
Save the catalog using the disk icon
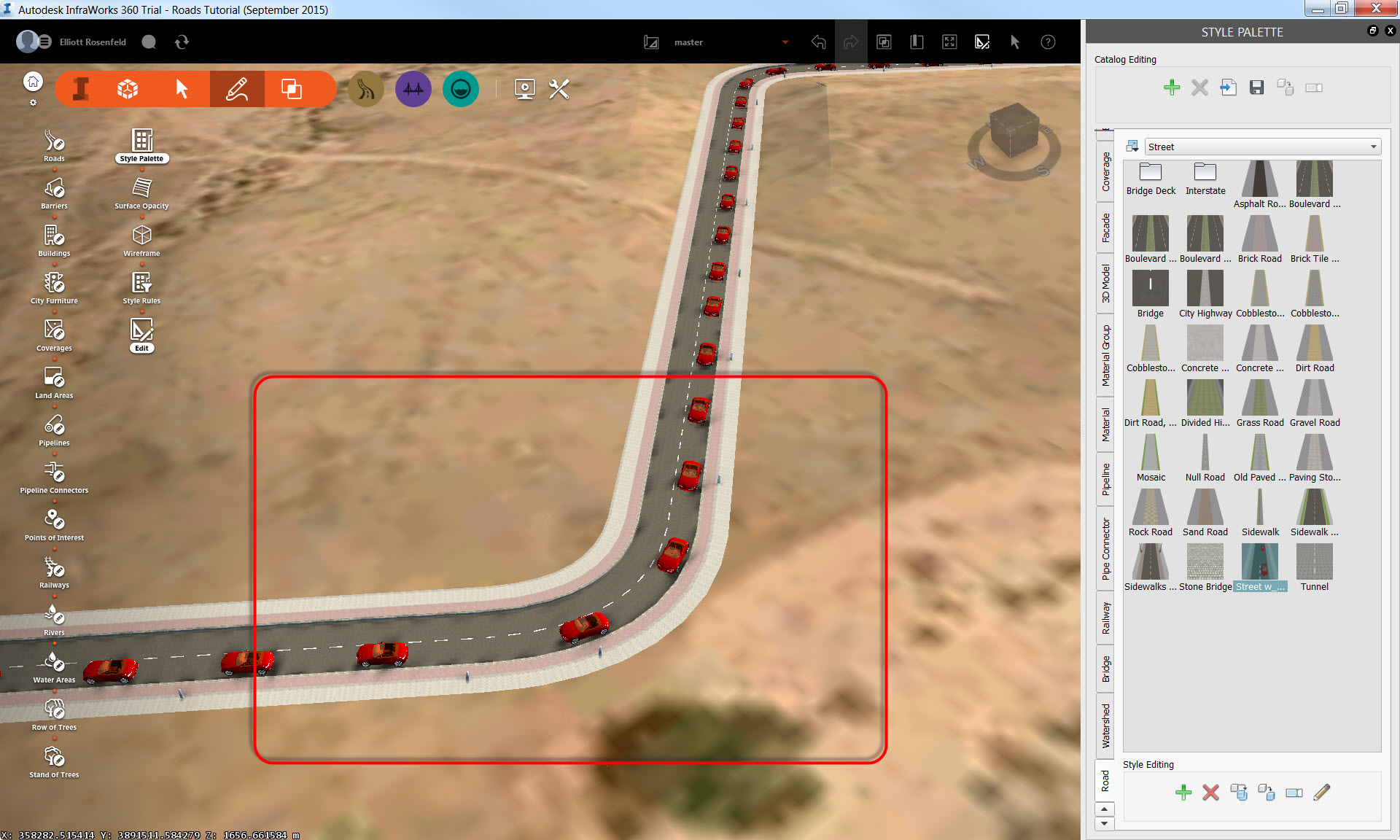[x=1256, y=87]
